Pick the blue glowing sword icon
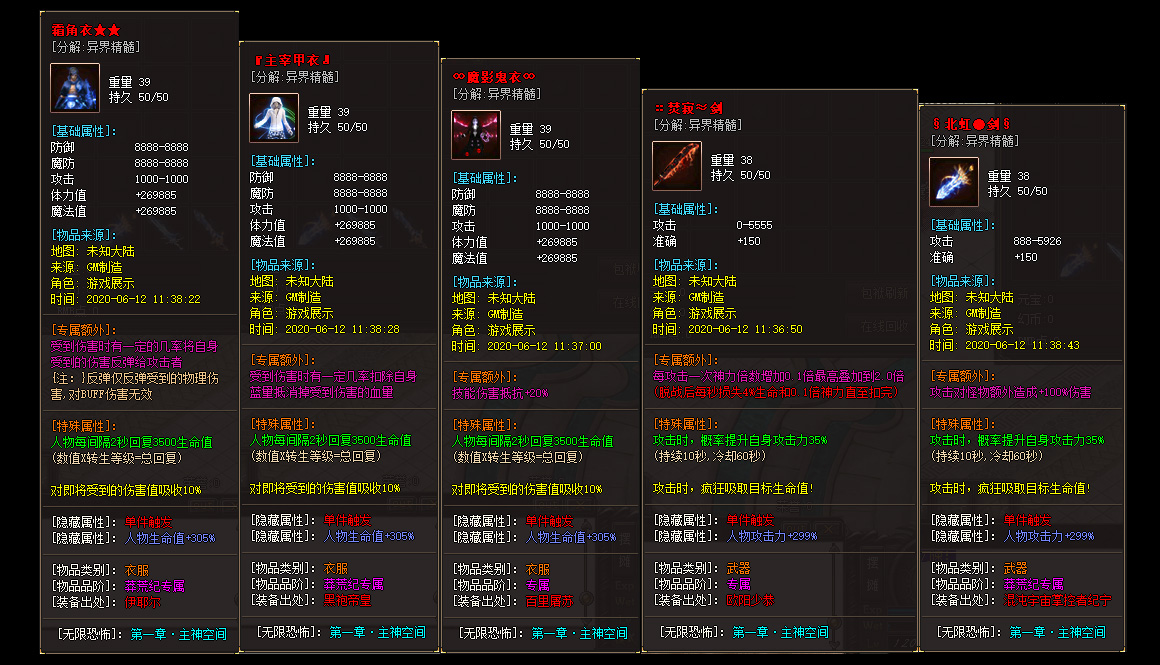This screenshot has height=665, width=1160. pos(953,182)
